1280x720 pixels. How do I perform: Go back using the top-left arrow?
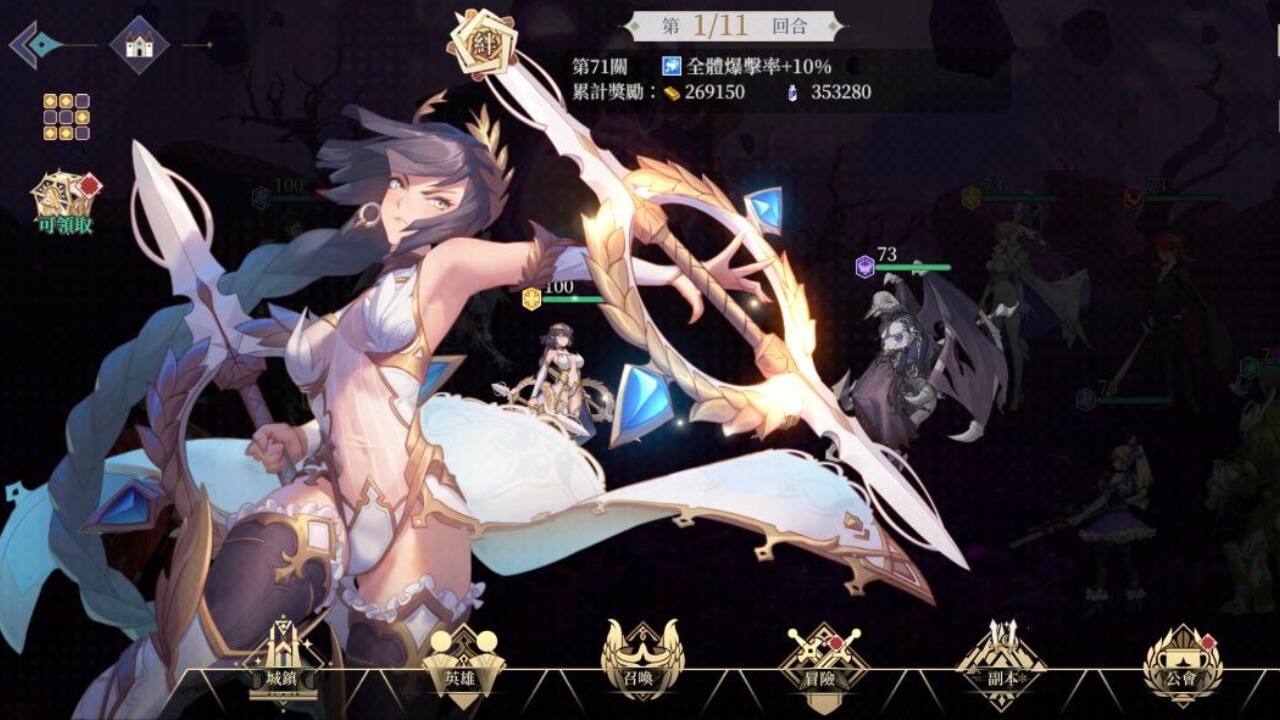pyautogui.click(x=36, y=45)
